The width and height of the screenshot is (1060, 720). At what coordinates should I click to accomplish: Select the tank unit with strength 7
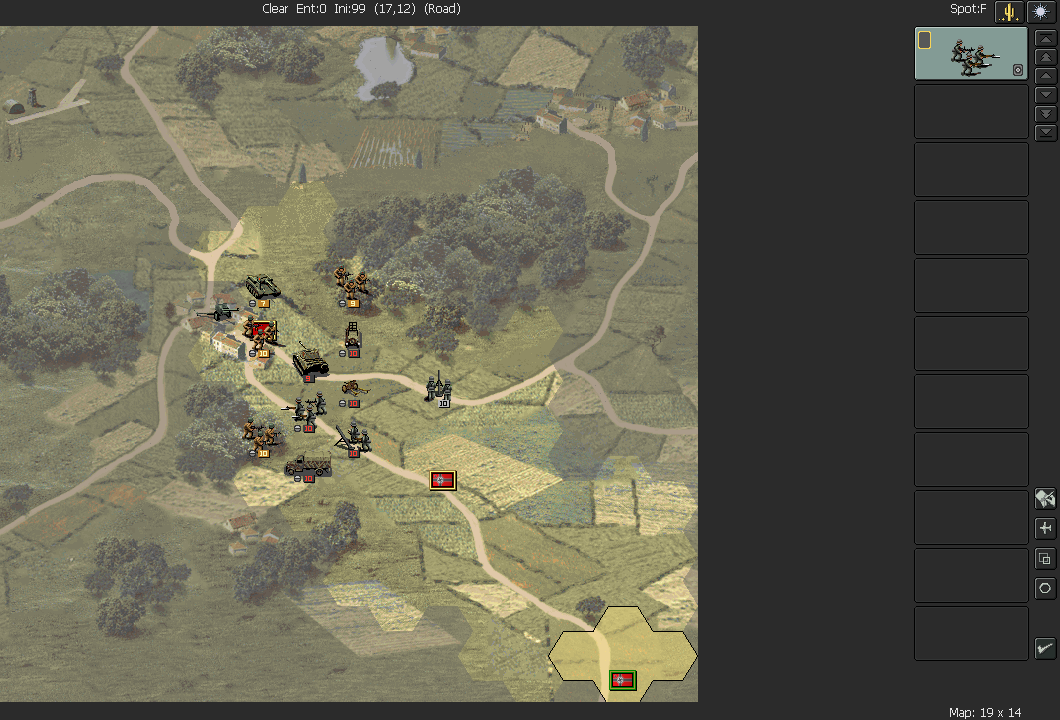click(263, 287)
